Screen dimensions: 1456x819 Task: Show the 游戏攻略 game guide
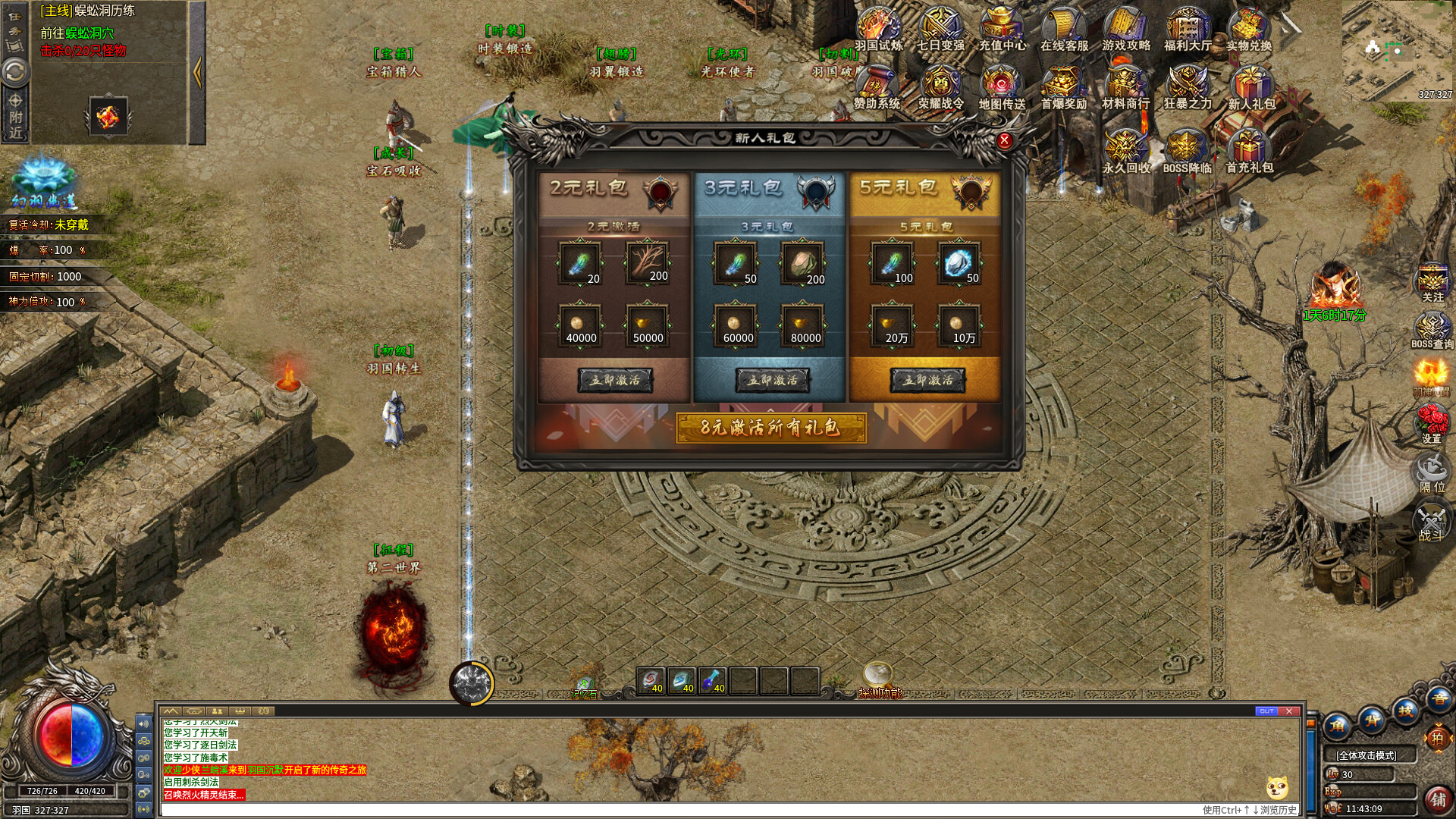(1126, 29)
